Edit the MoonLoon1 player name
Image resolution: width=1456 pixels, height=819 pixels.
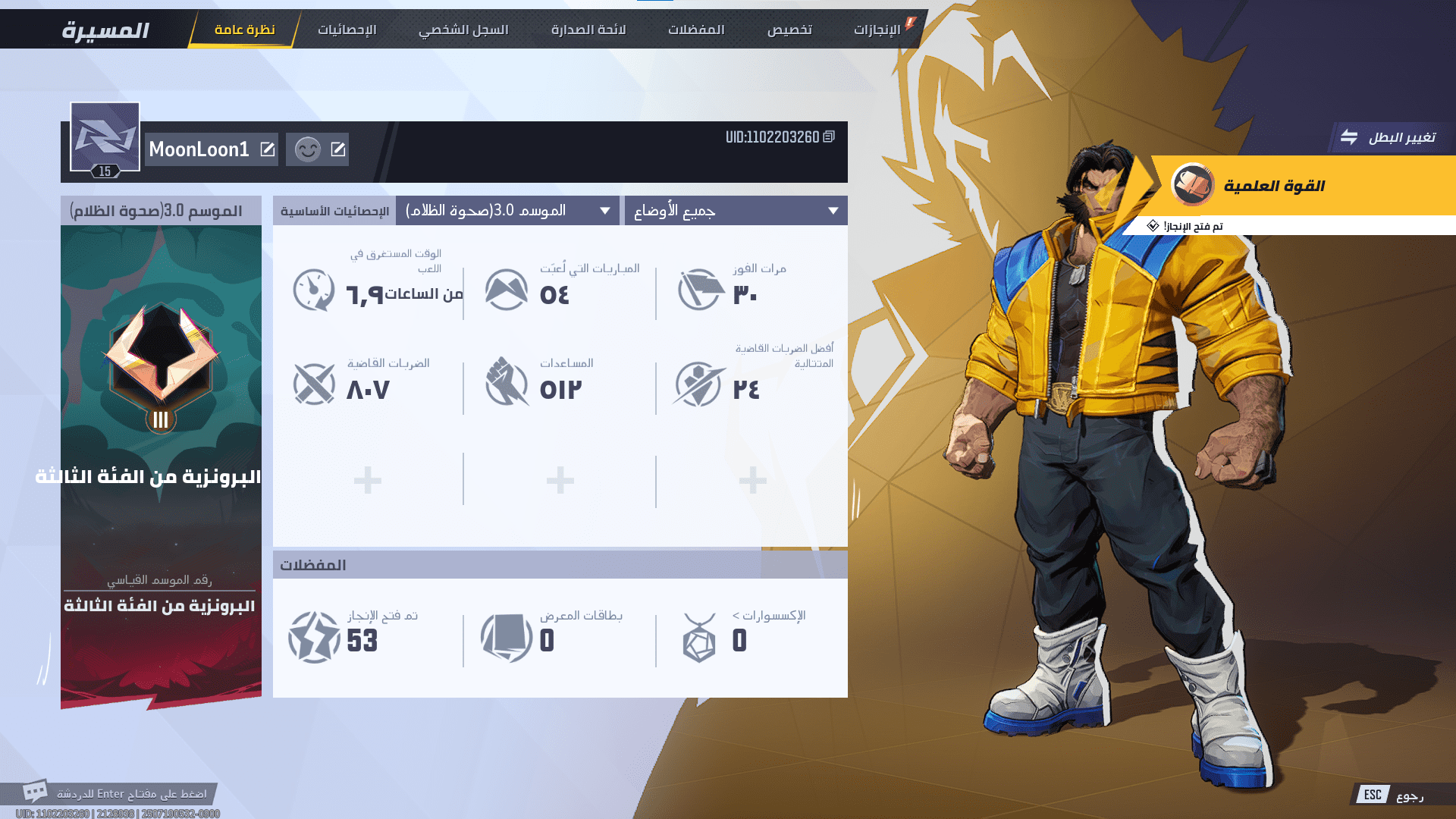[266, 149]
